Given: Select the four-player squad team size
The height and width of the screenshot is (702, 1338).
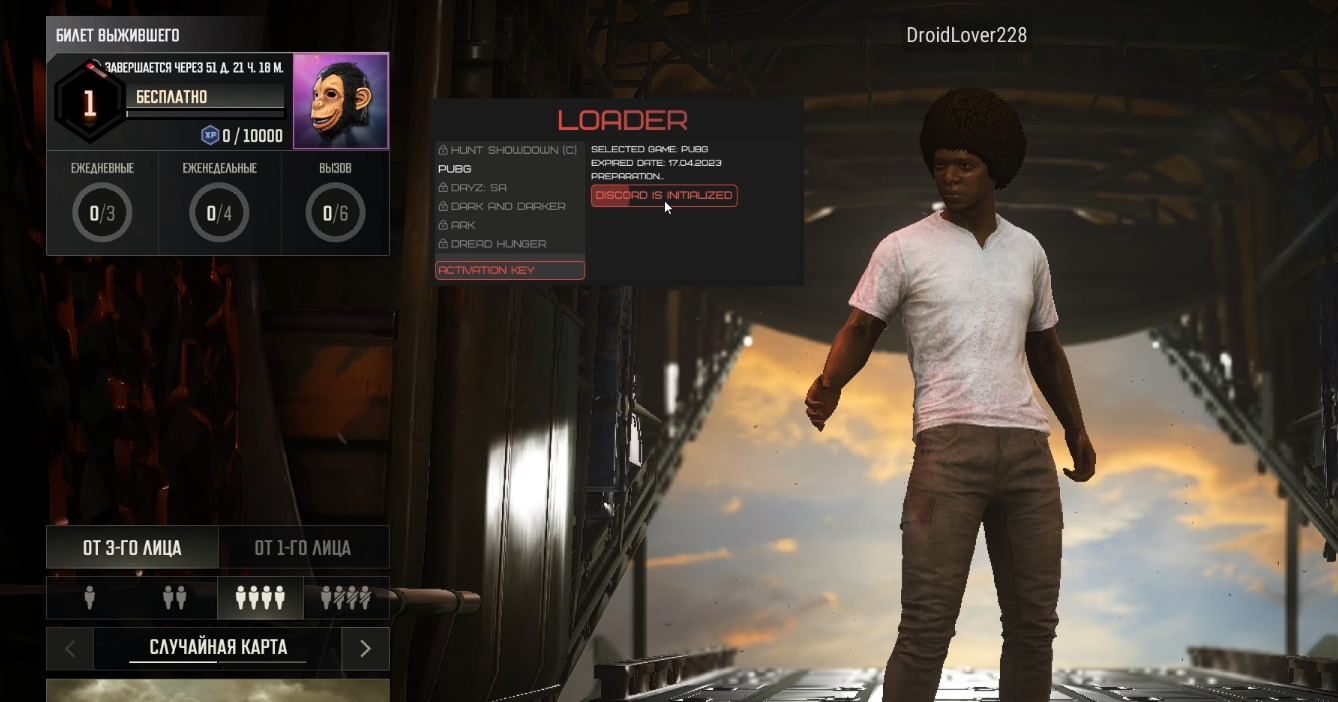Looking at the screenshot, I should coord(260,598).
